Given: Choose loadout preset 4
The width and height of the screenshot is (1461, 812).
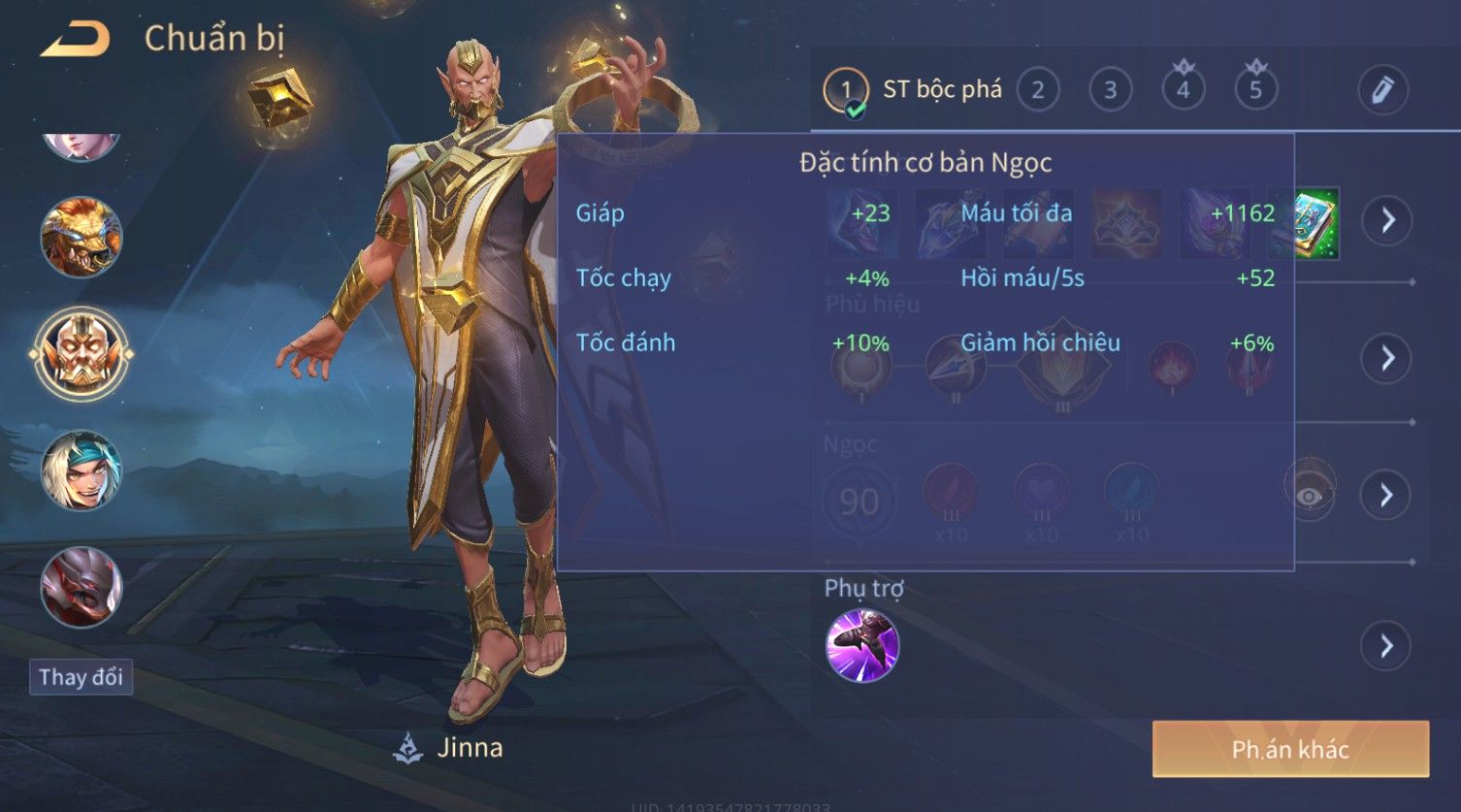Looking at the screenshot, I should pos(1183,90).
